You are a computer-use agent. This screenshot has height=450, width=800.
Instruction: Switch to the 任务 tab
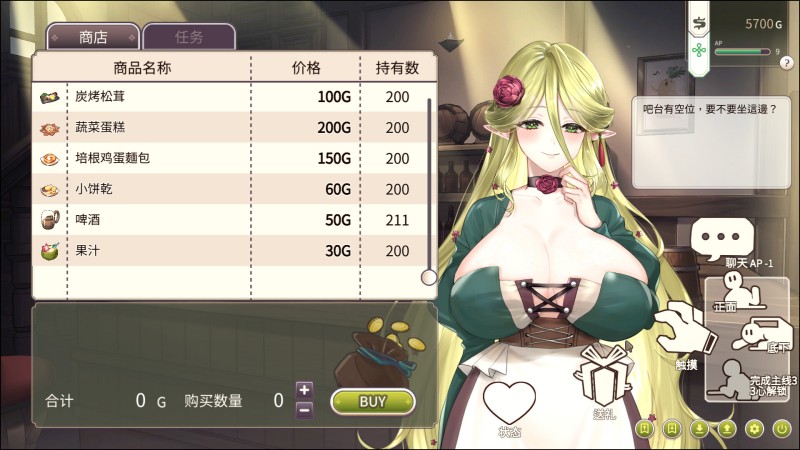click(189, 37)
